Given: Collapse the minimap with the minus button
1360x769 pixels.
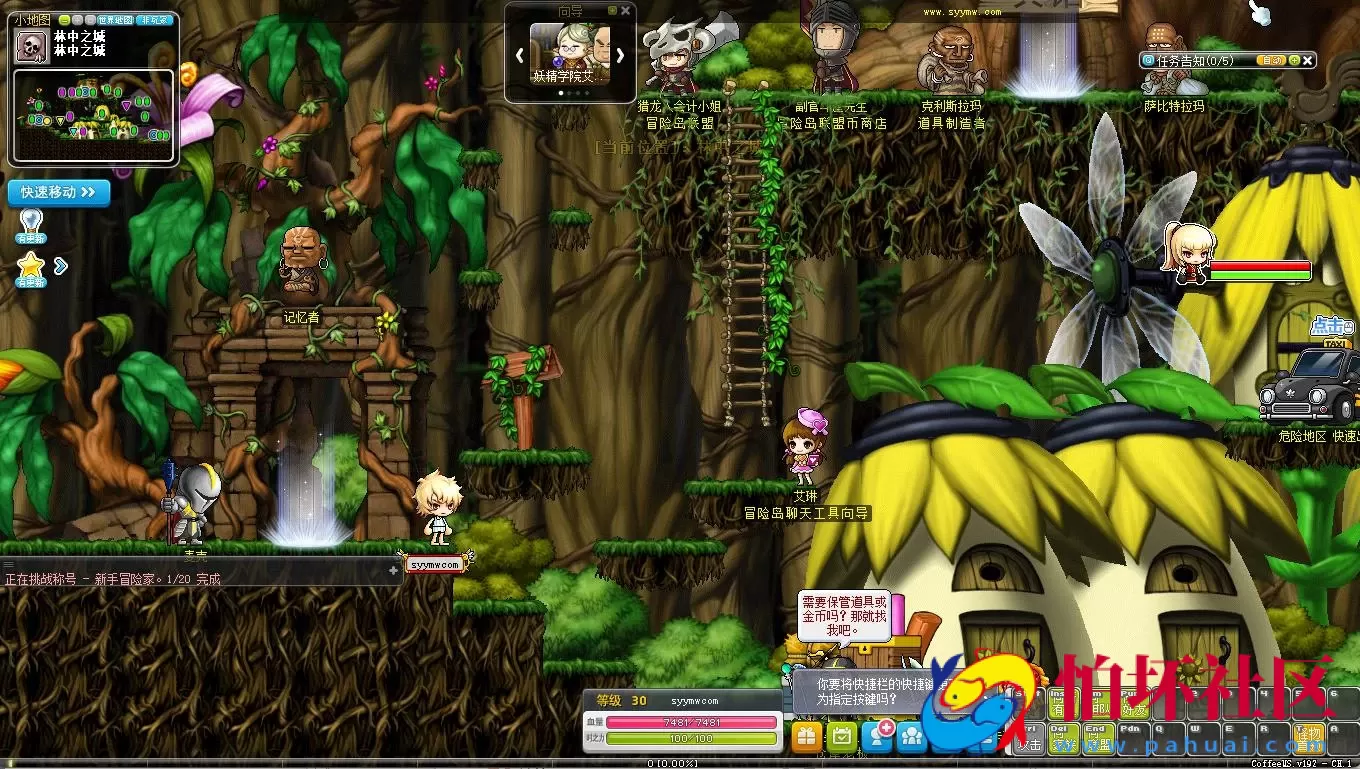Looking at the screenshot, I should click(64, 19).
